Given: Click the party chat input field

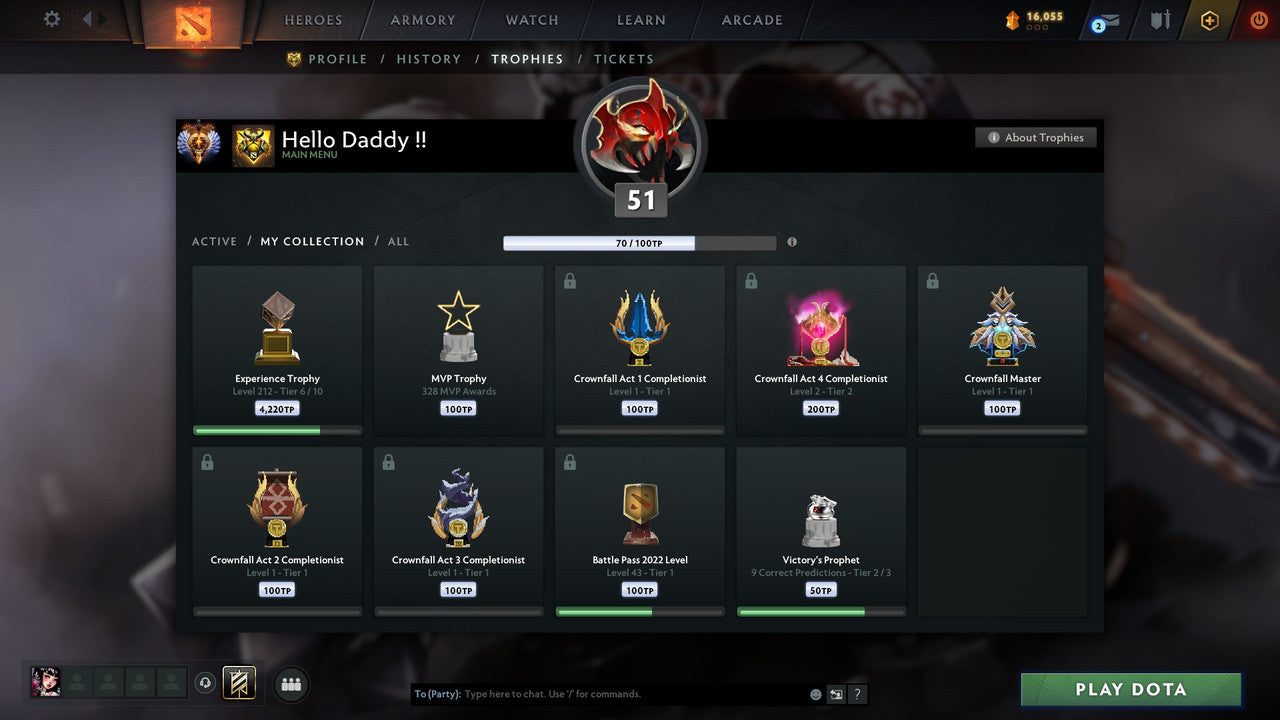Looking at the screenshot, I should 600,693.
